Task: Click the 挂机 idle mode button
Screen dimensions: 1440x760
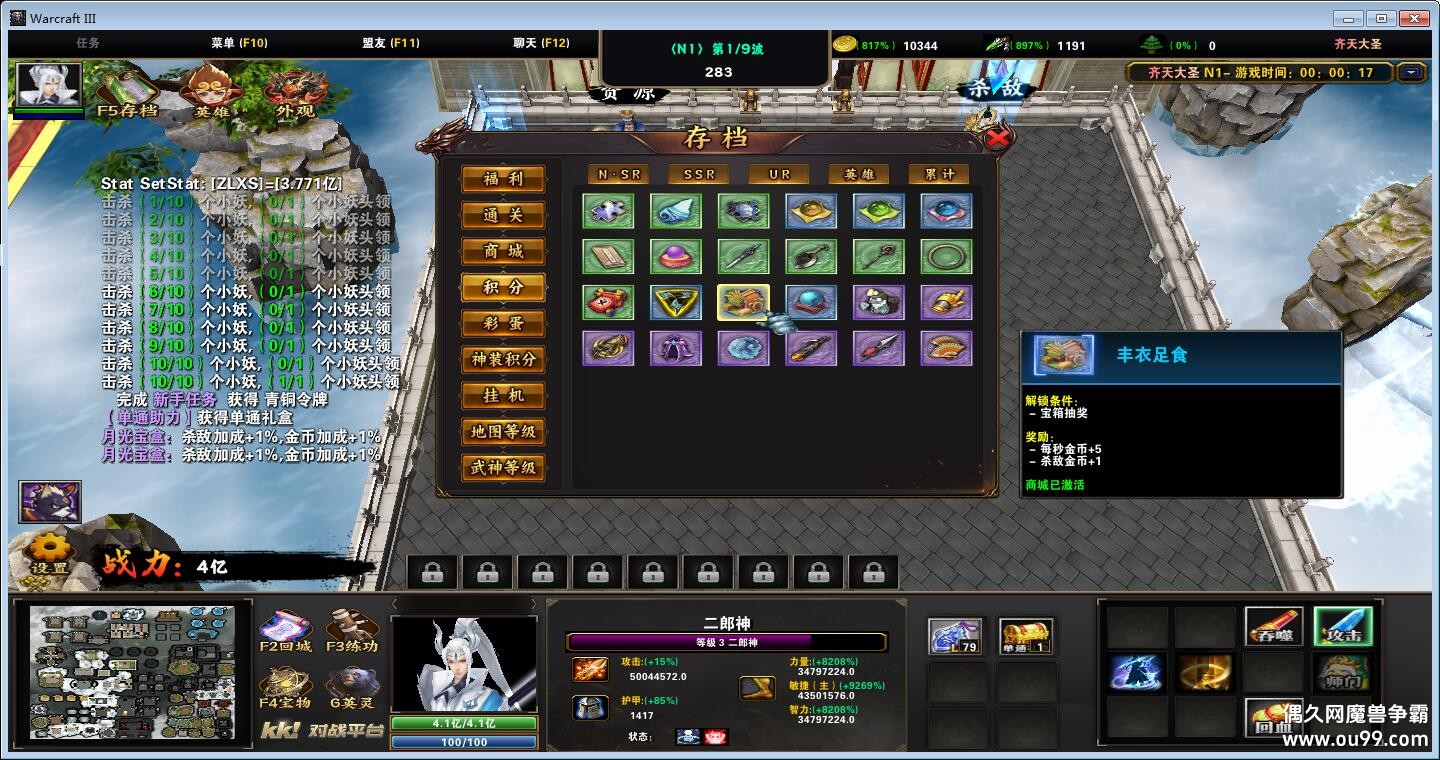Action: (503, 397)
